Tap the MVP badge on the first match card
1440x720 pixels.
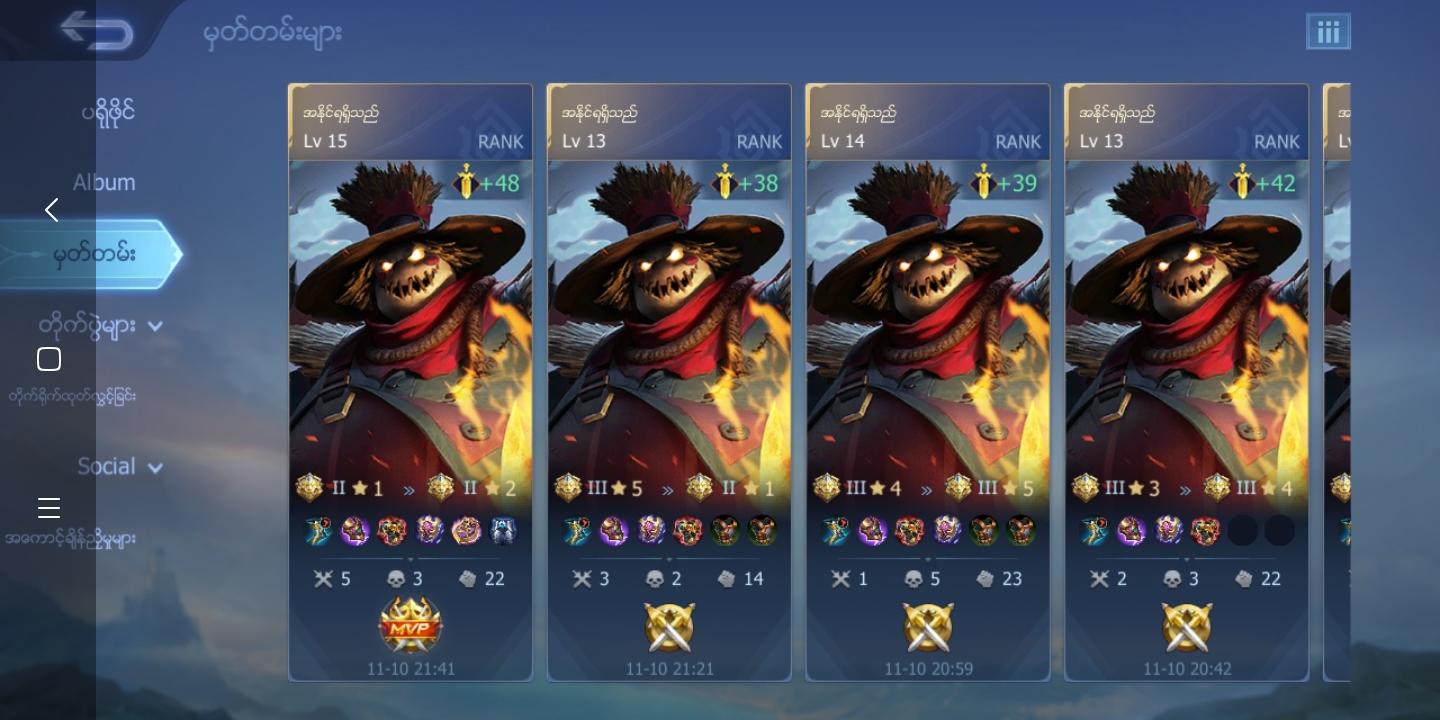coord(411,626)
